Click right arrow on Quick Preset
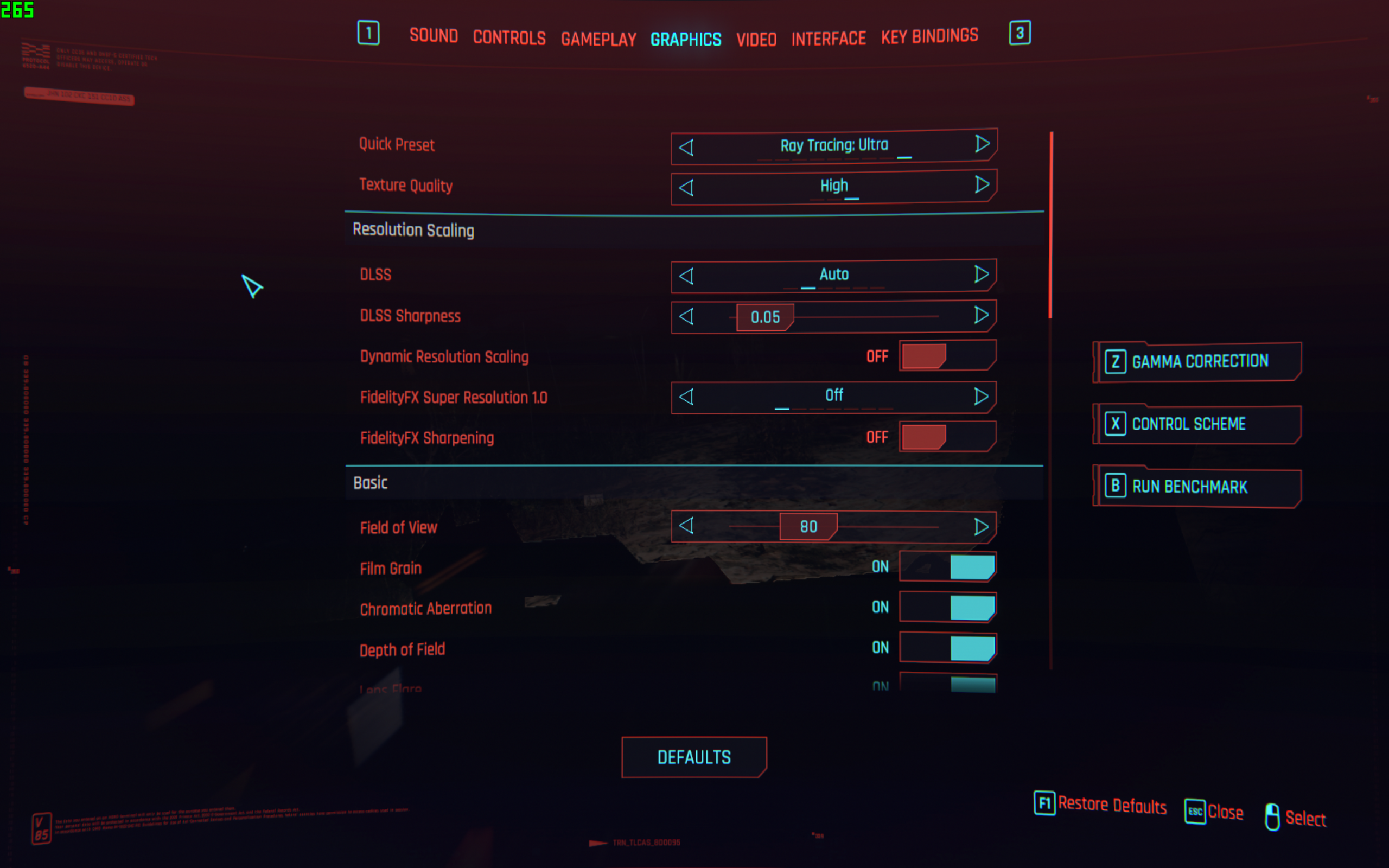This screenshot has width=1389, height=868. [982, 144]
